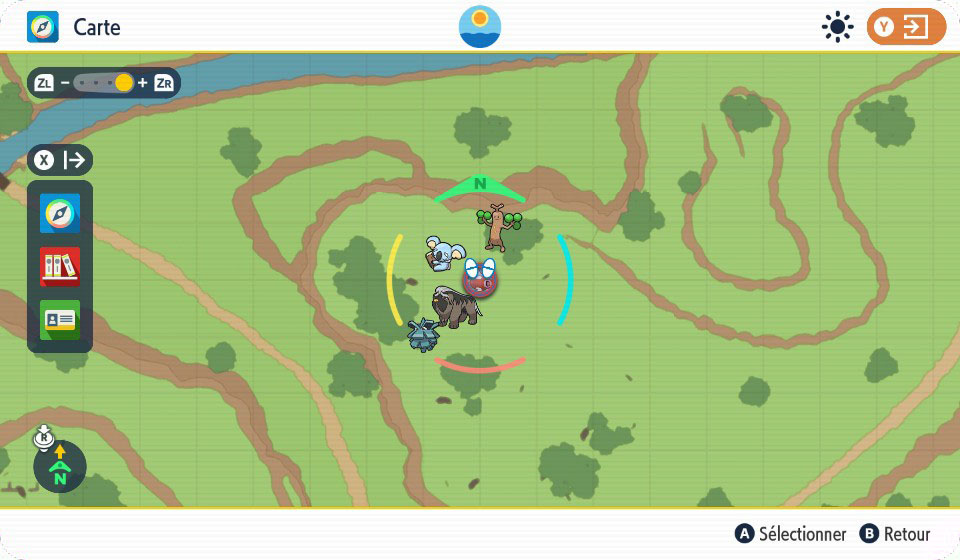The height and width of the screenshot is (560, 960).
Task: Click the player face marker
Action: pyautogui.click(x=481, y=275)
